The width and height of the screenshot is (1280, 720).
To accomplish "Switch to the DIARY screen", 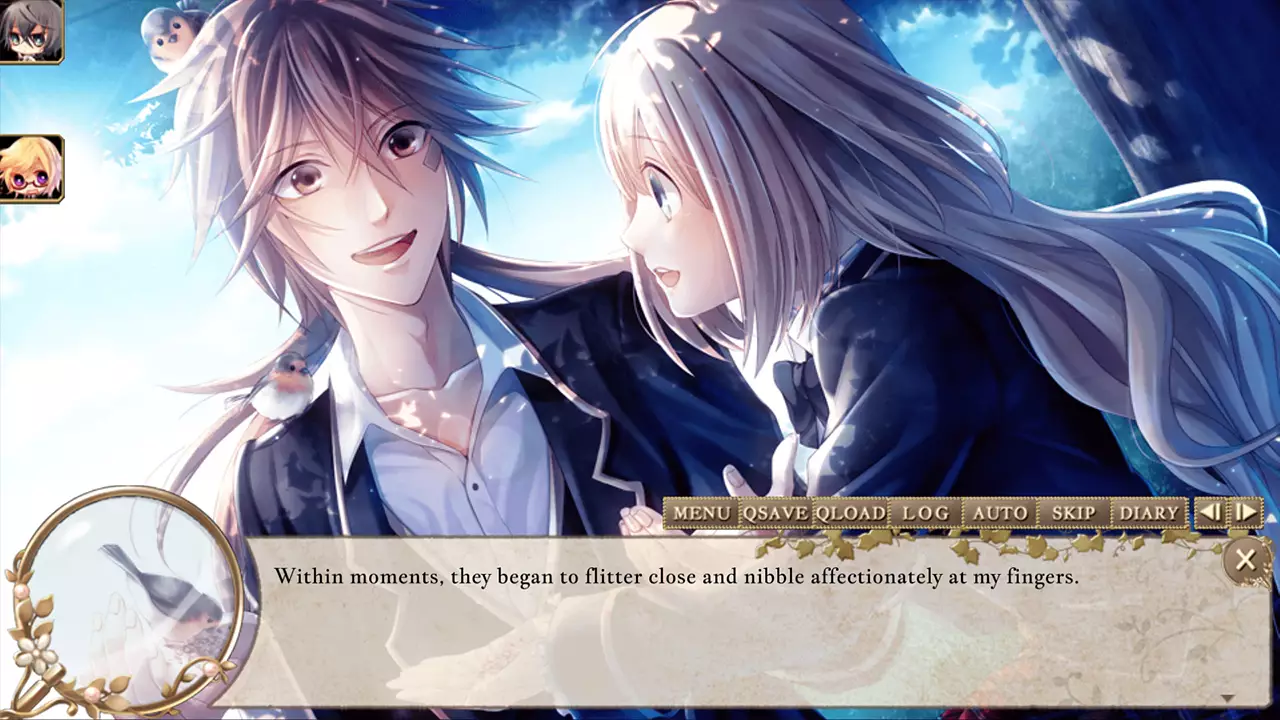I will click(x=1151, y=512).
